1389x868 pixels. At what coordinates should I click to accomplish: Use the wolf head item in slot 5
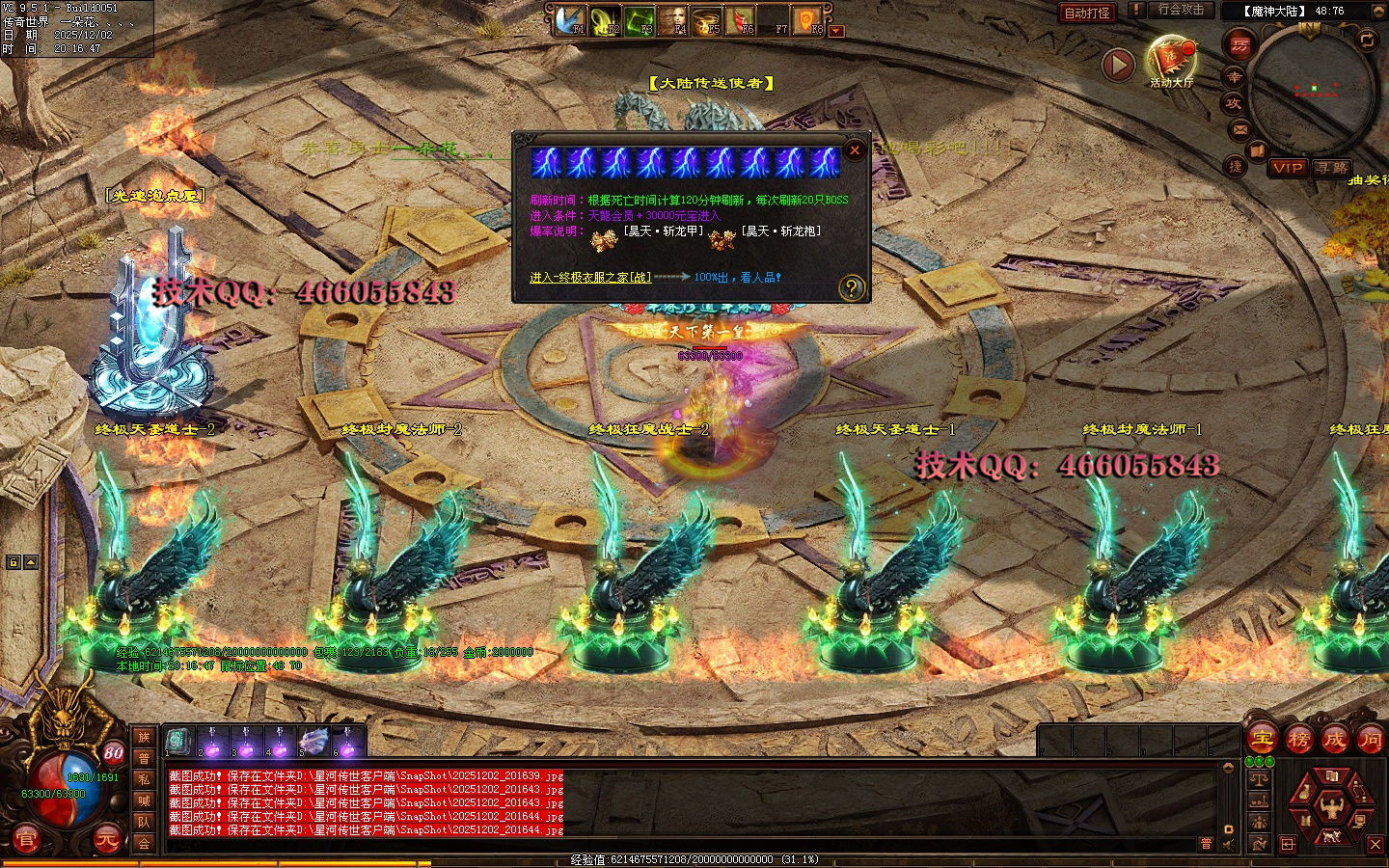(313, 742)
